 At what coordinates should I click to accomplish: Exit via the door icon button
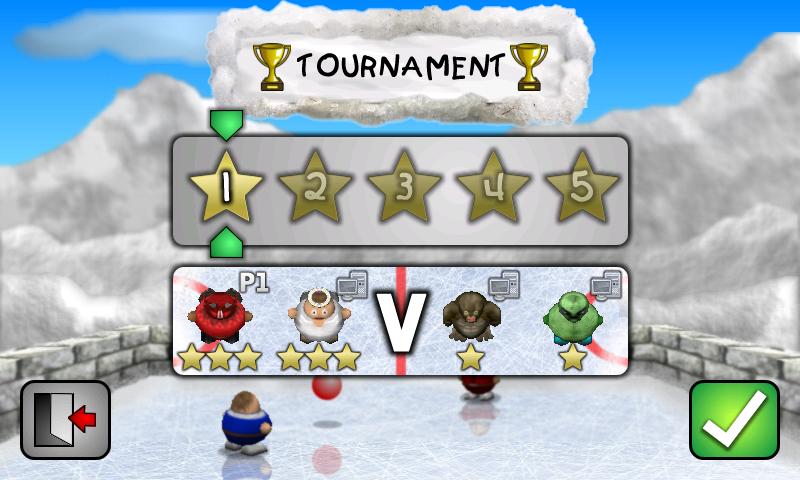(65, 420)
